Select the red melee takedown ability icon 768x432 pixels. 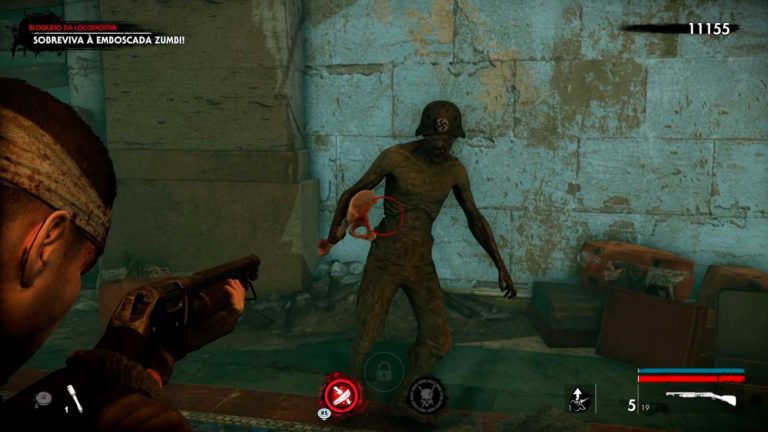click(x=338, y=392)
